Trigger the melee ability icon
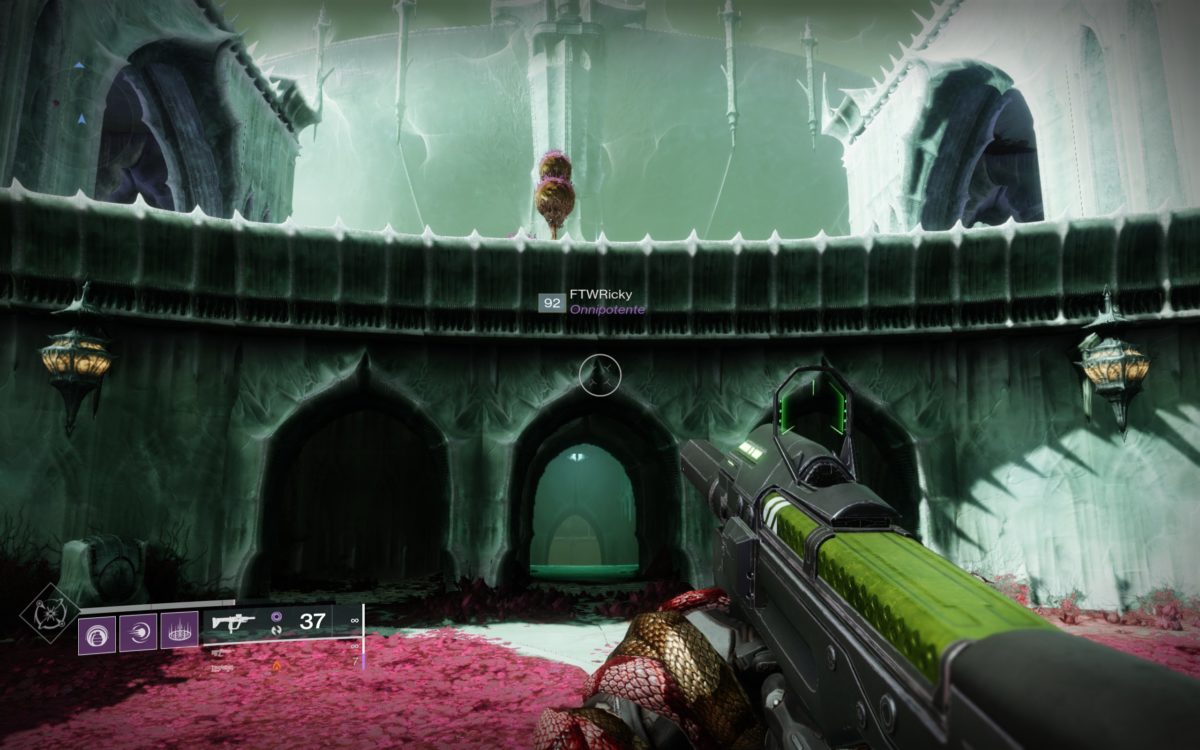Image resolution: width=1200 pixels, height=750 pixels. [x=138, y=633]
